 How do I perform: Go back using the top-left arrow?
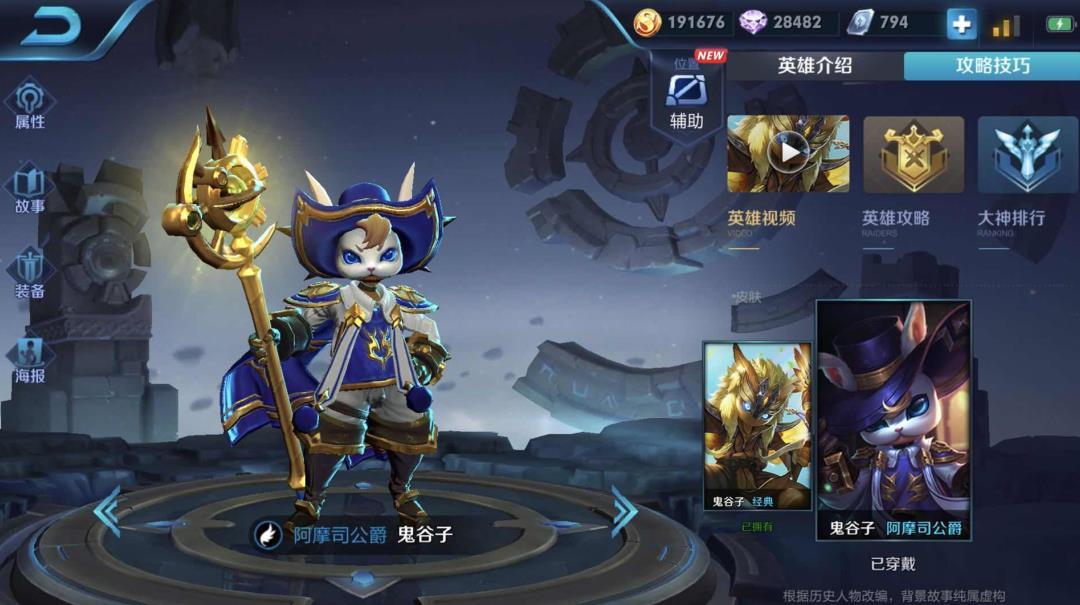[50, 27]
